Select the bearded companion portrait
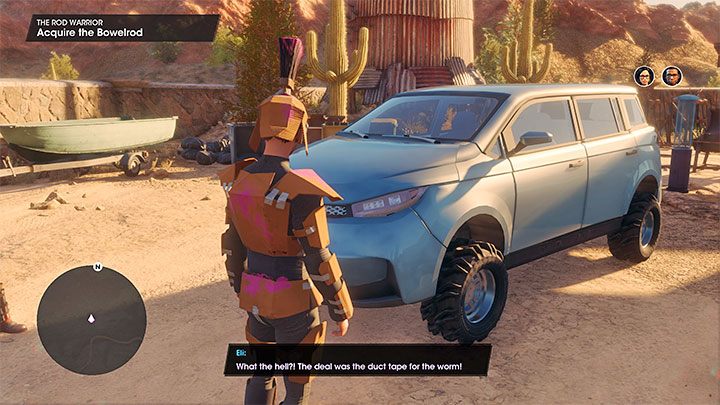This screenshot has width=720, height=405. 672,76
